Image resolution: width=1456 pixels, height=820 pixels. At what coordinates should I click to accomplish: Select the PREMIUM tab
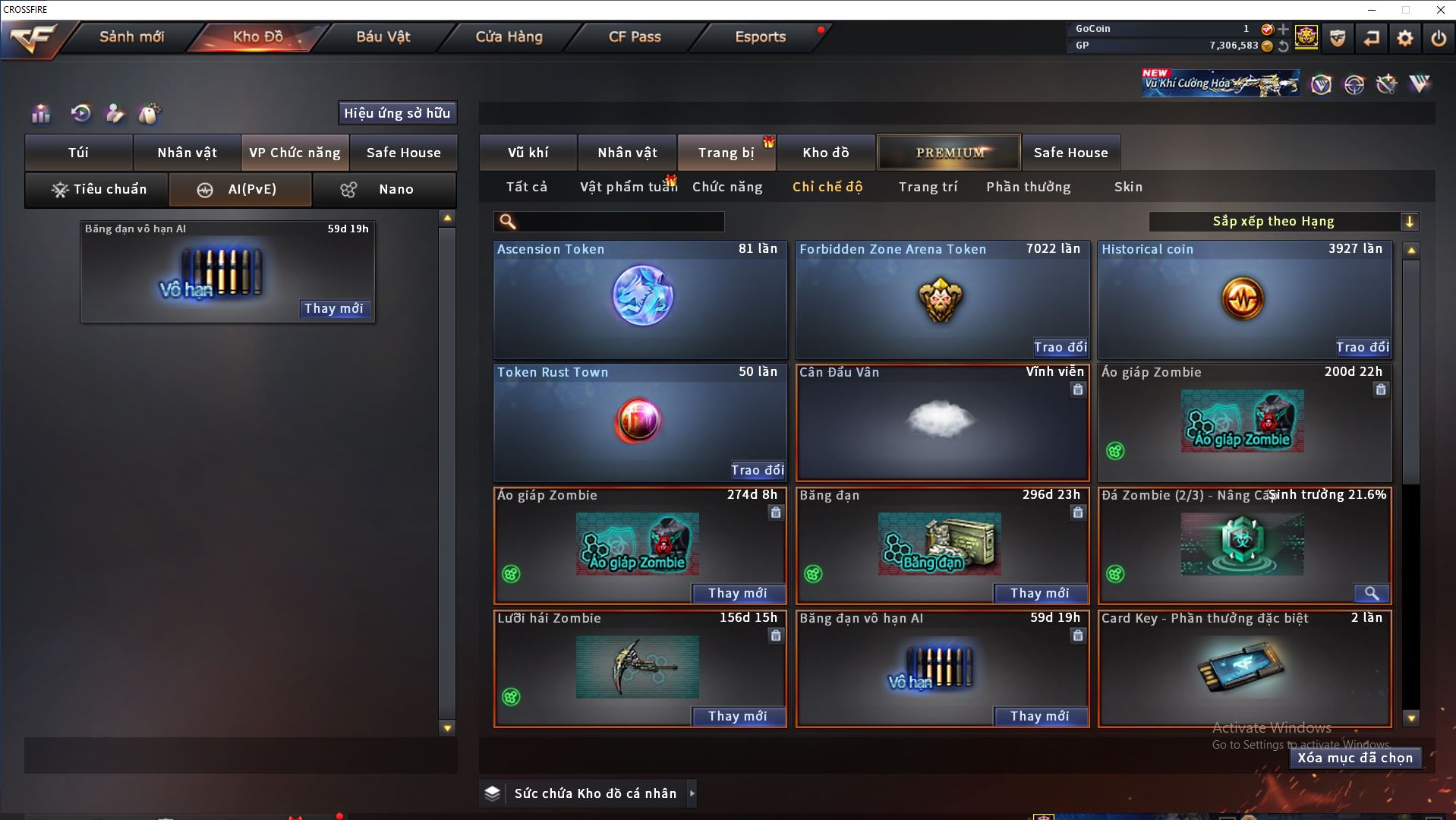949,153
